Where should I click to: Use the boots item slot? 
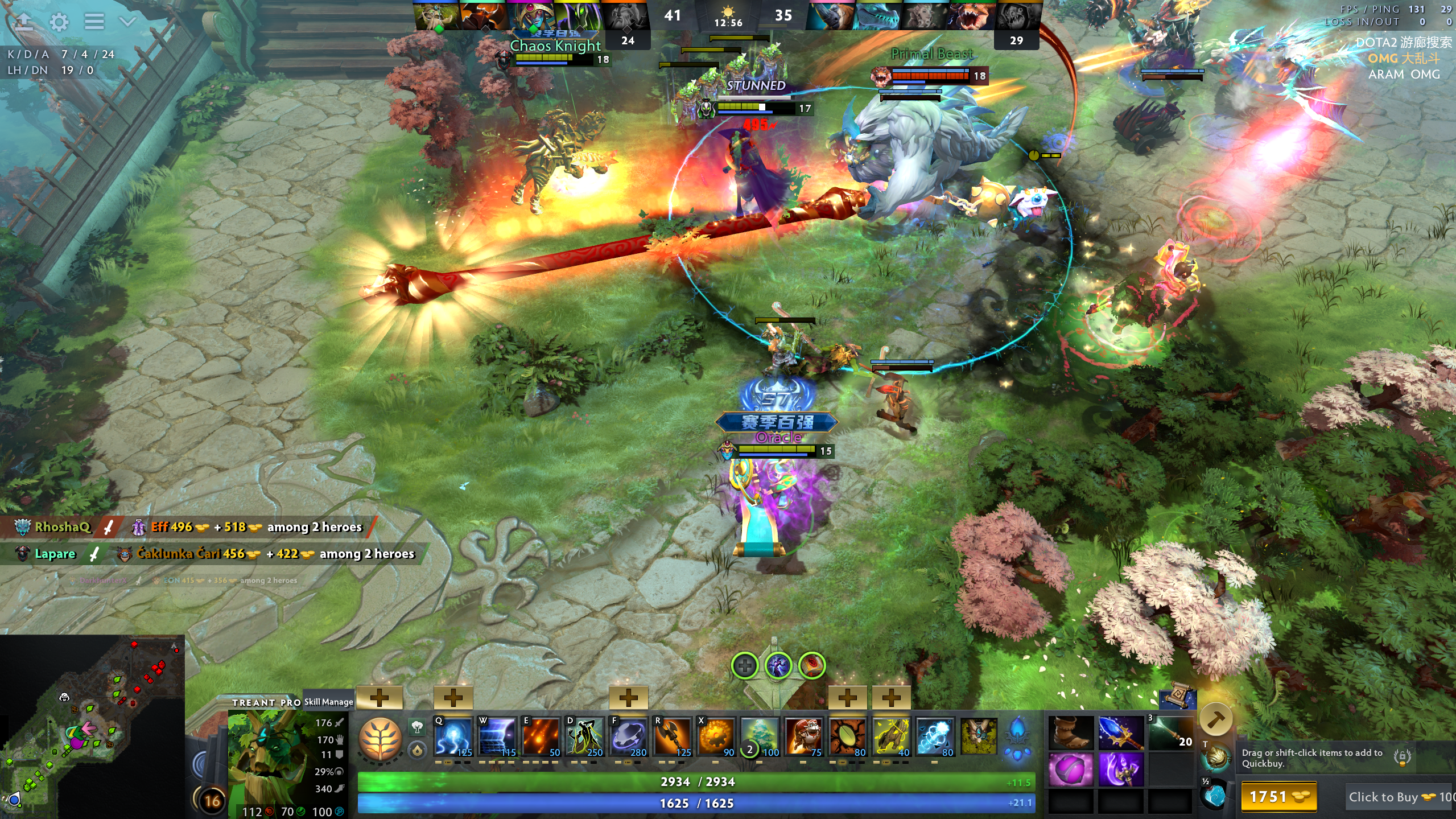(x=1070, y=733)
